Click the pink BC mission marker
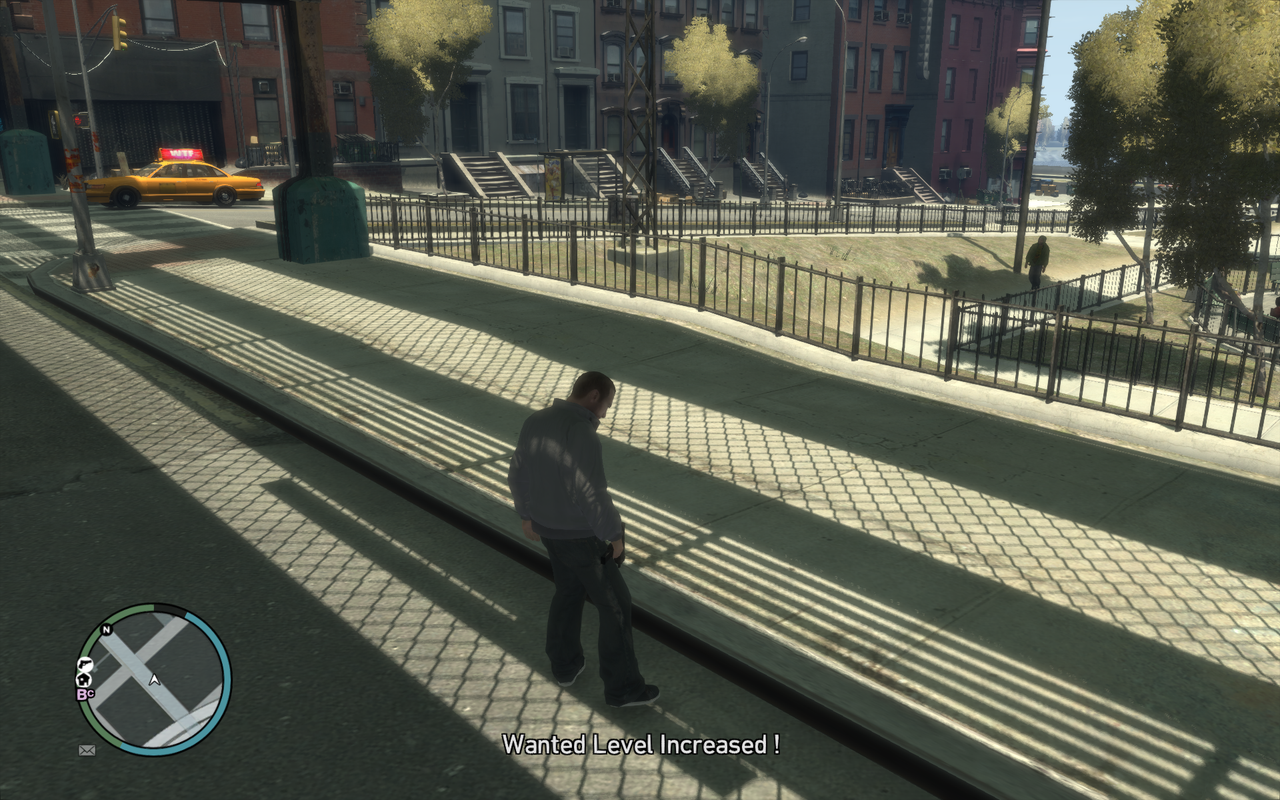This screenshot has width=1280, height=800. click(x=85, y=694)
